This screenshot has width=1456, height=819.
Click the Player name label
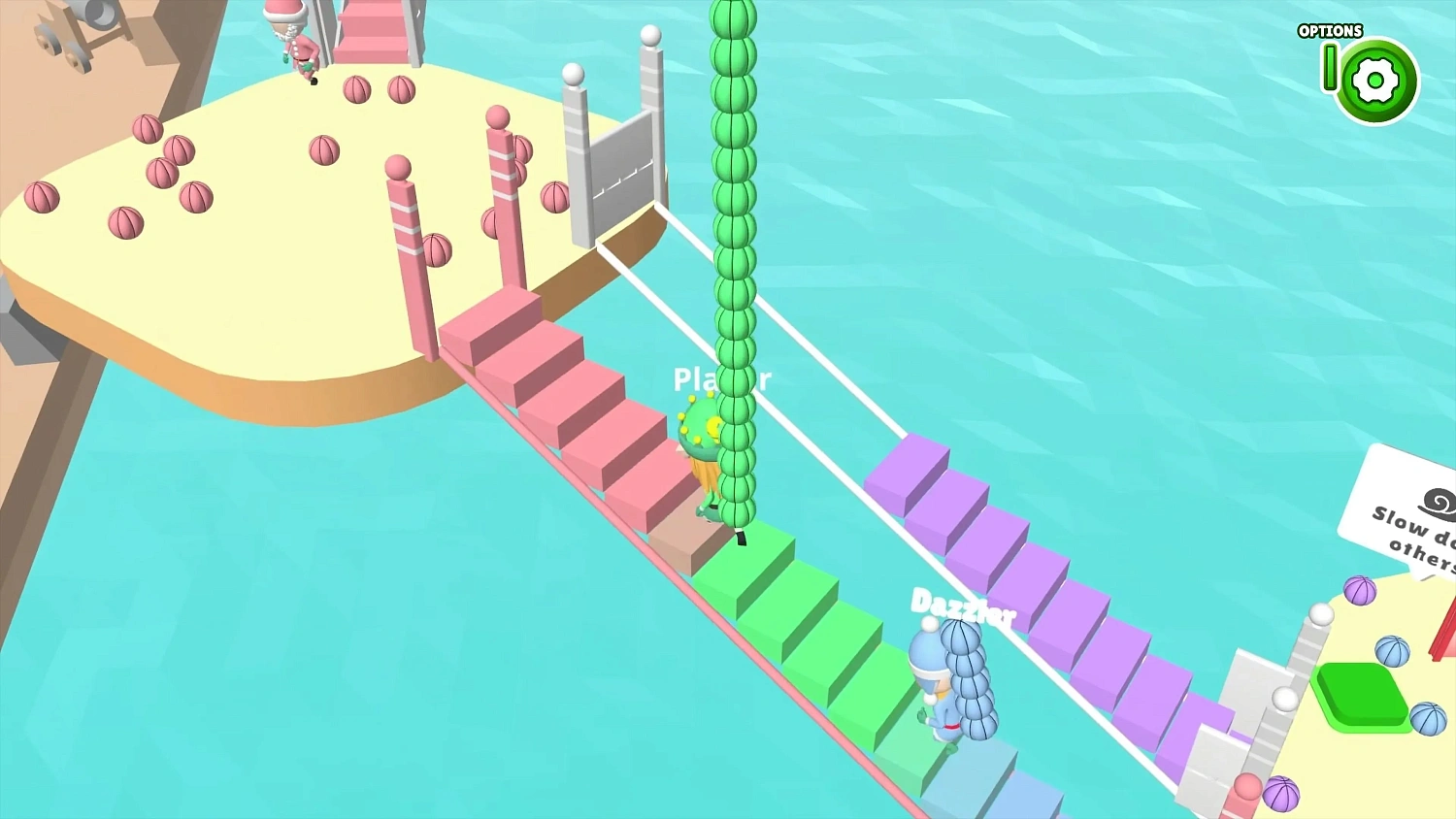(723, 380)
